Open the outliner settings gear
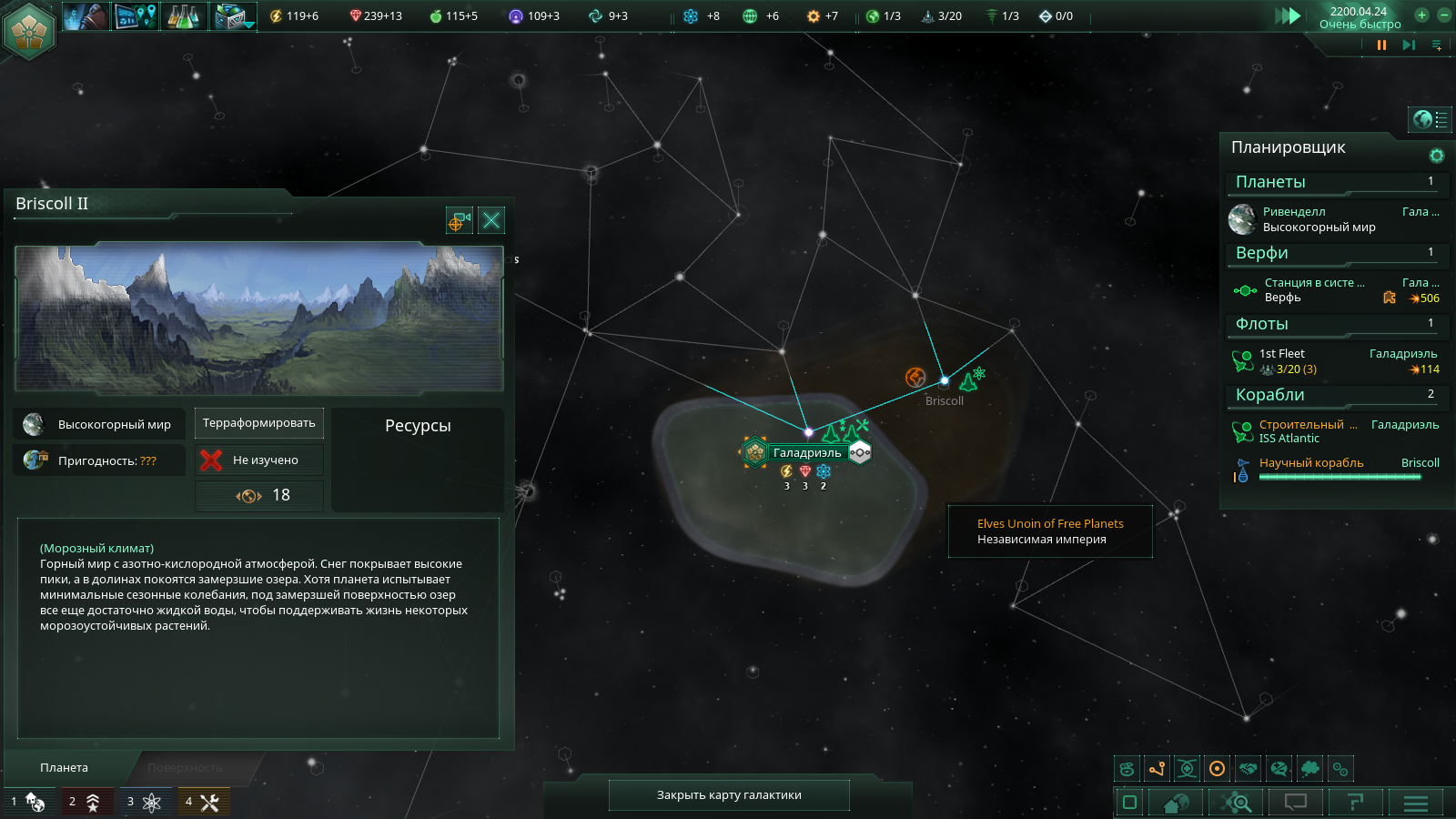Image resolution: width=1456 pixels, height=819 pixels. coord(1437,156)
